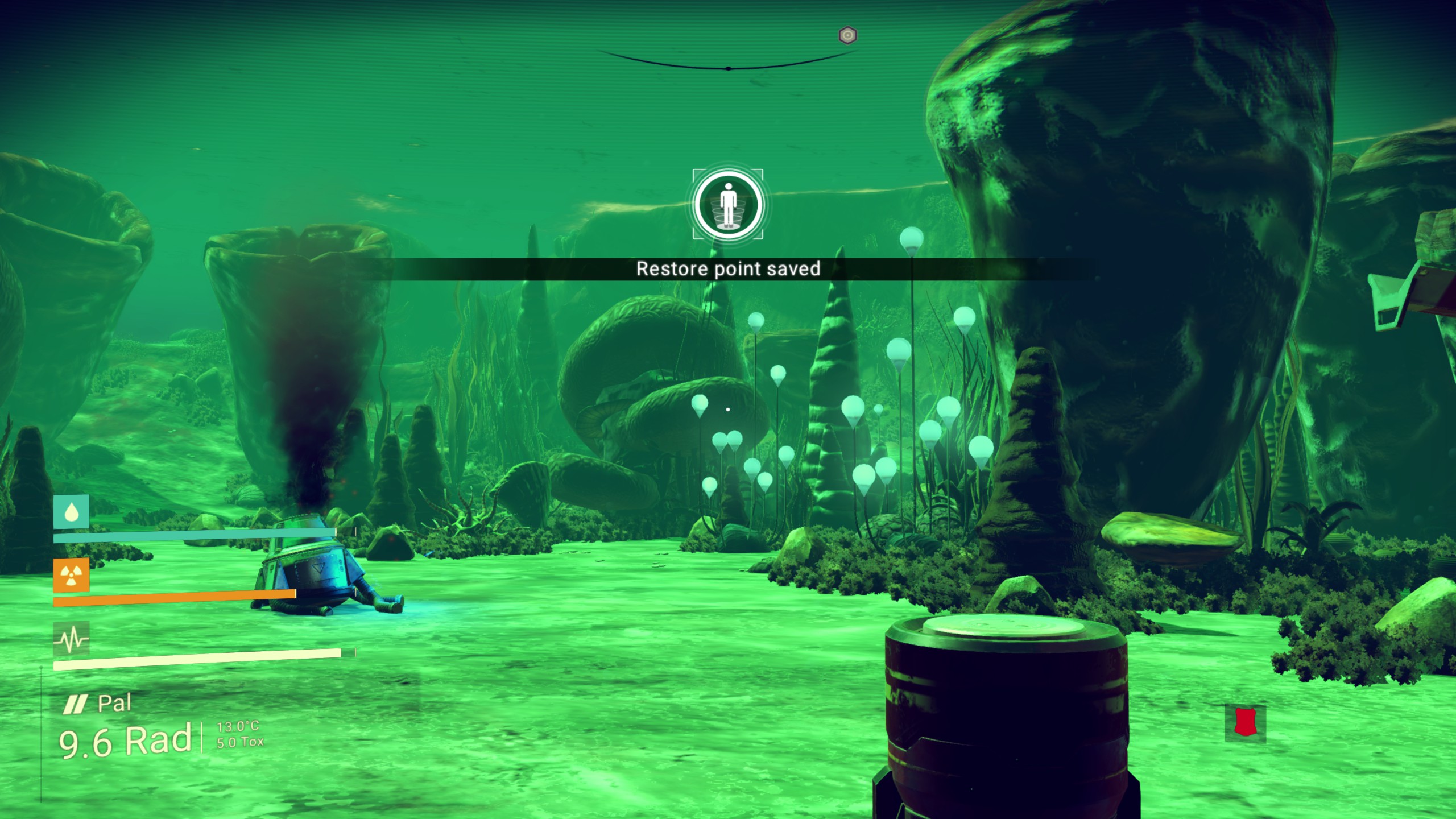Click the restore point saved figure icon
This screenshot has height=819, width=1456.
[x=727, y=204]
